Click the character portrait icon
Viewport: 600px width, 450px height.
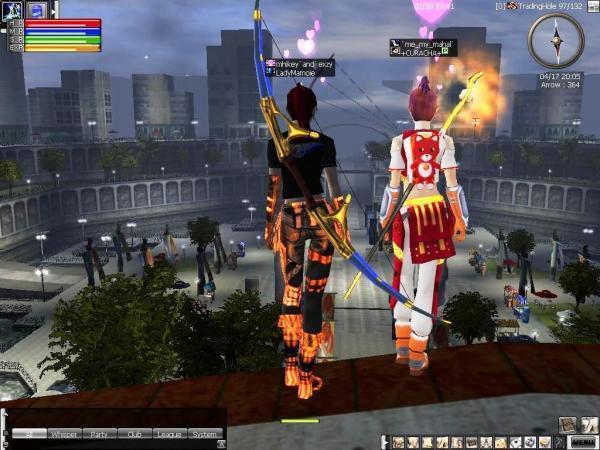point(13,9)
